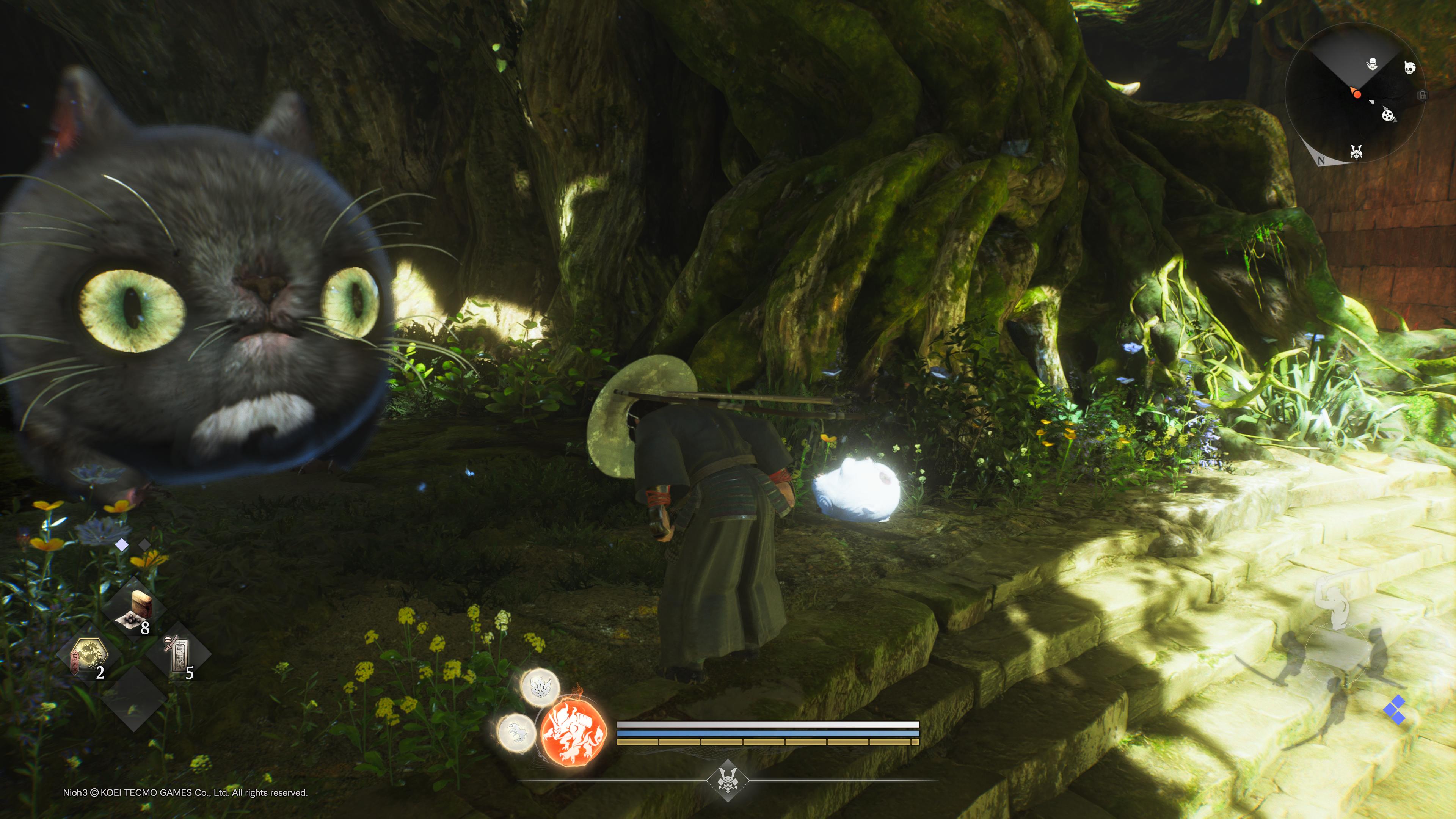Click the ninja marker on the minimap
1456x819 pixels.
[1372, 64]
